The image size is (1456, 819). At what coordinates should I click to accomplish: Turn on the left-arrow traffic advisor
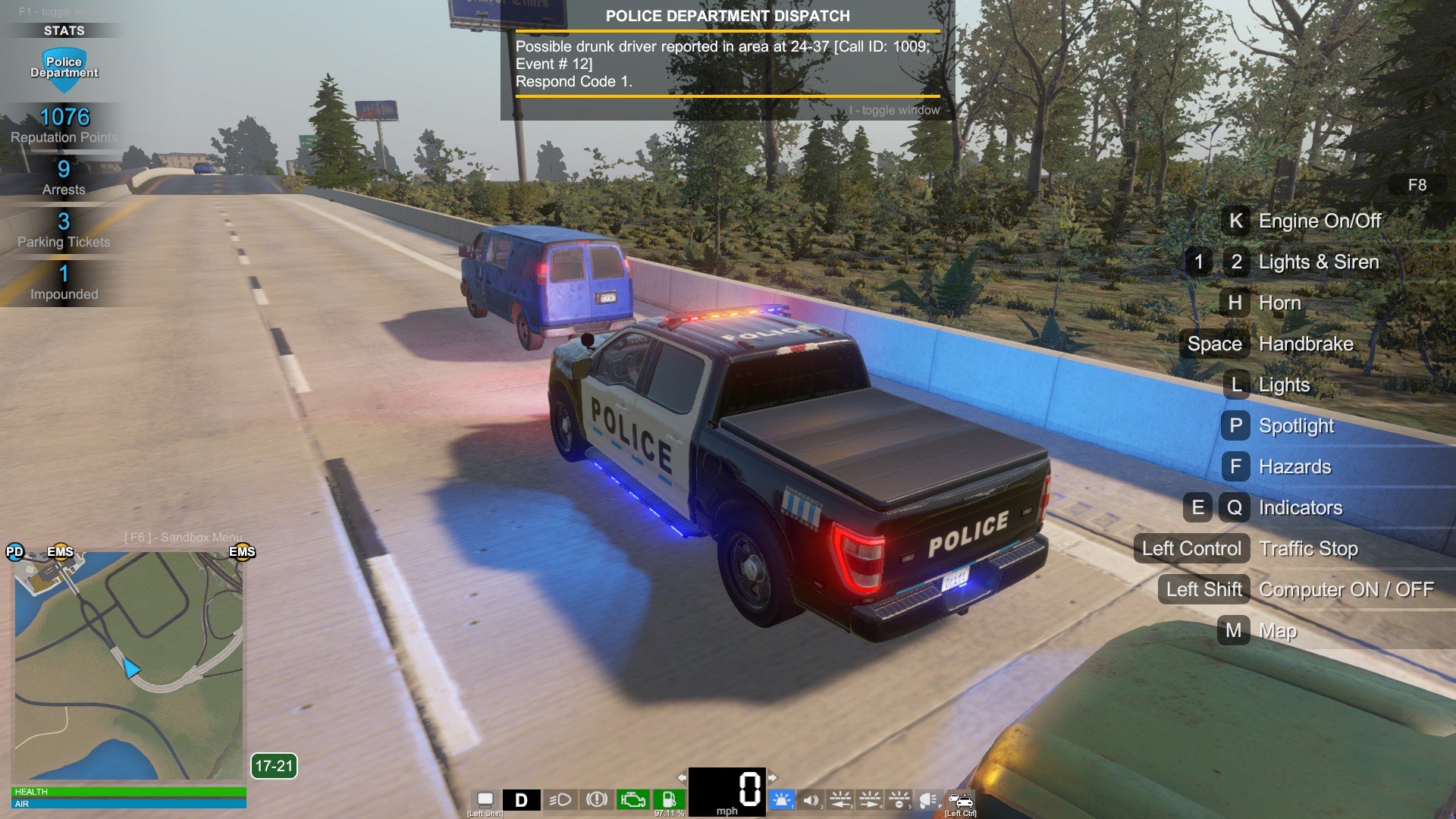pyautogui.click(x=840, y=799)
